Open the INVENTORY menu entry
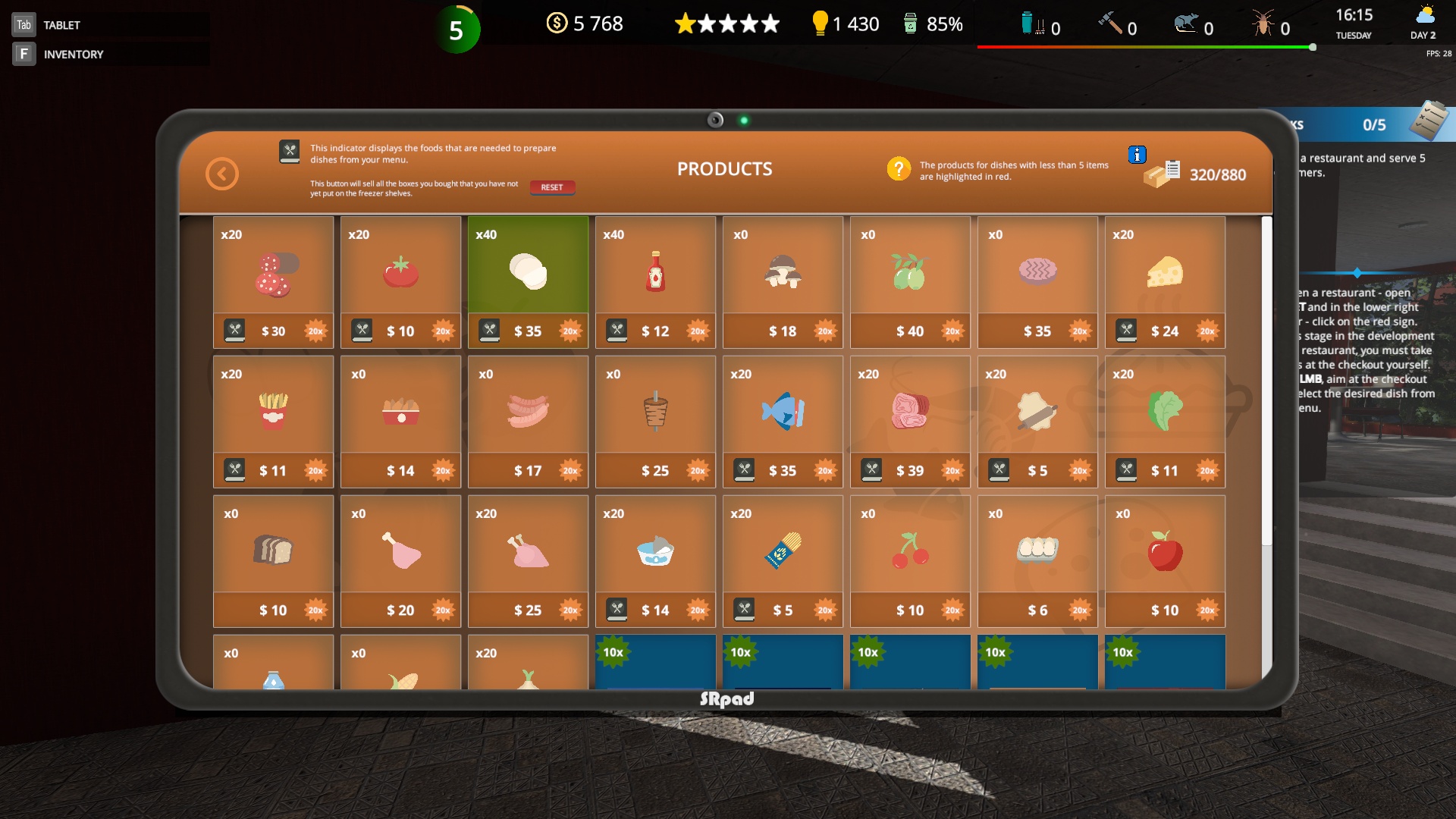 74,54
